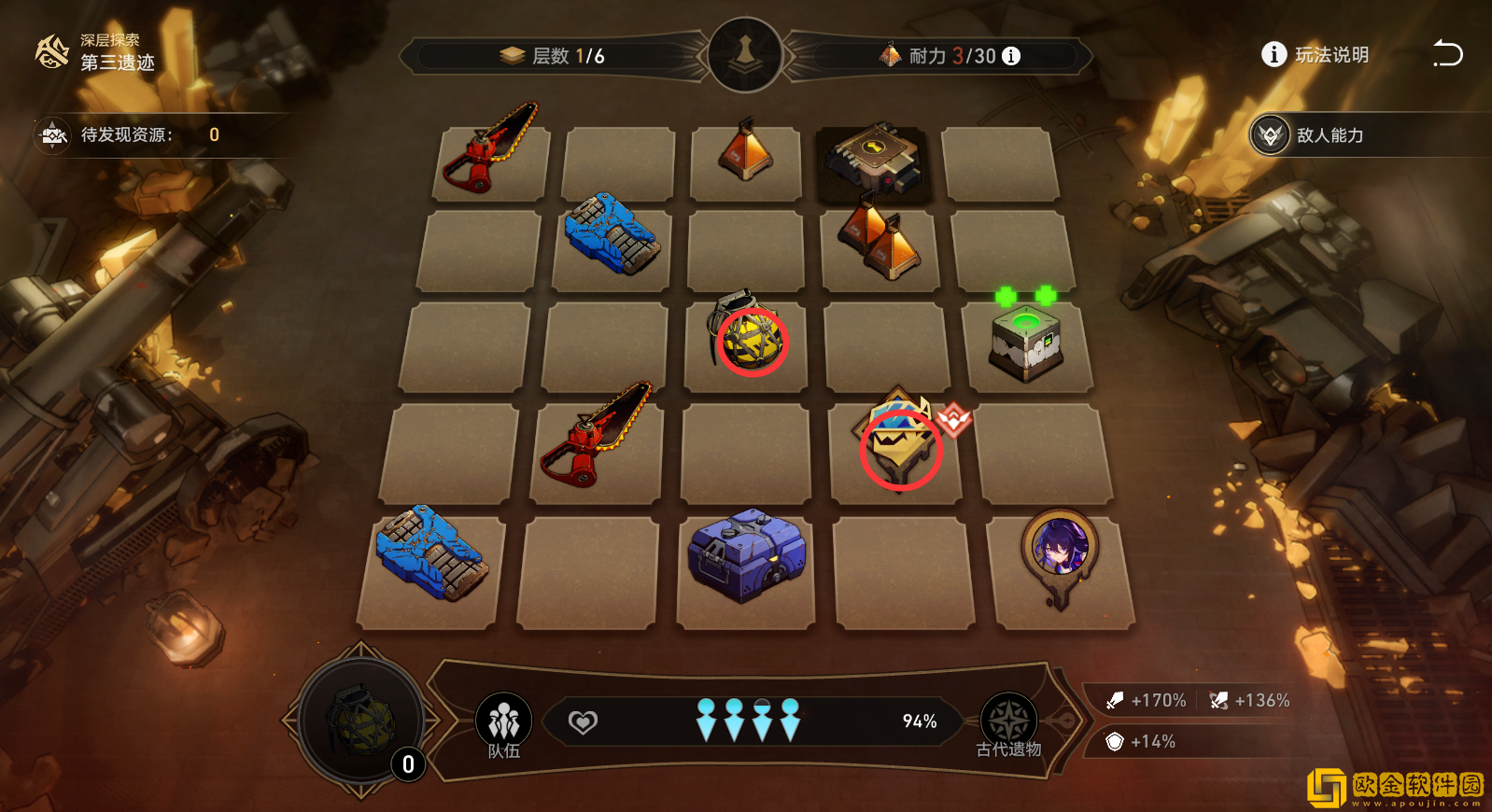The height and width of the screenshot is (812, 1492).
Task: Choose the green glowing supply box tile
Action: (x=1026, y=343)
